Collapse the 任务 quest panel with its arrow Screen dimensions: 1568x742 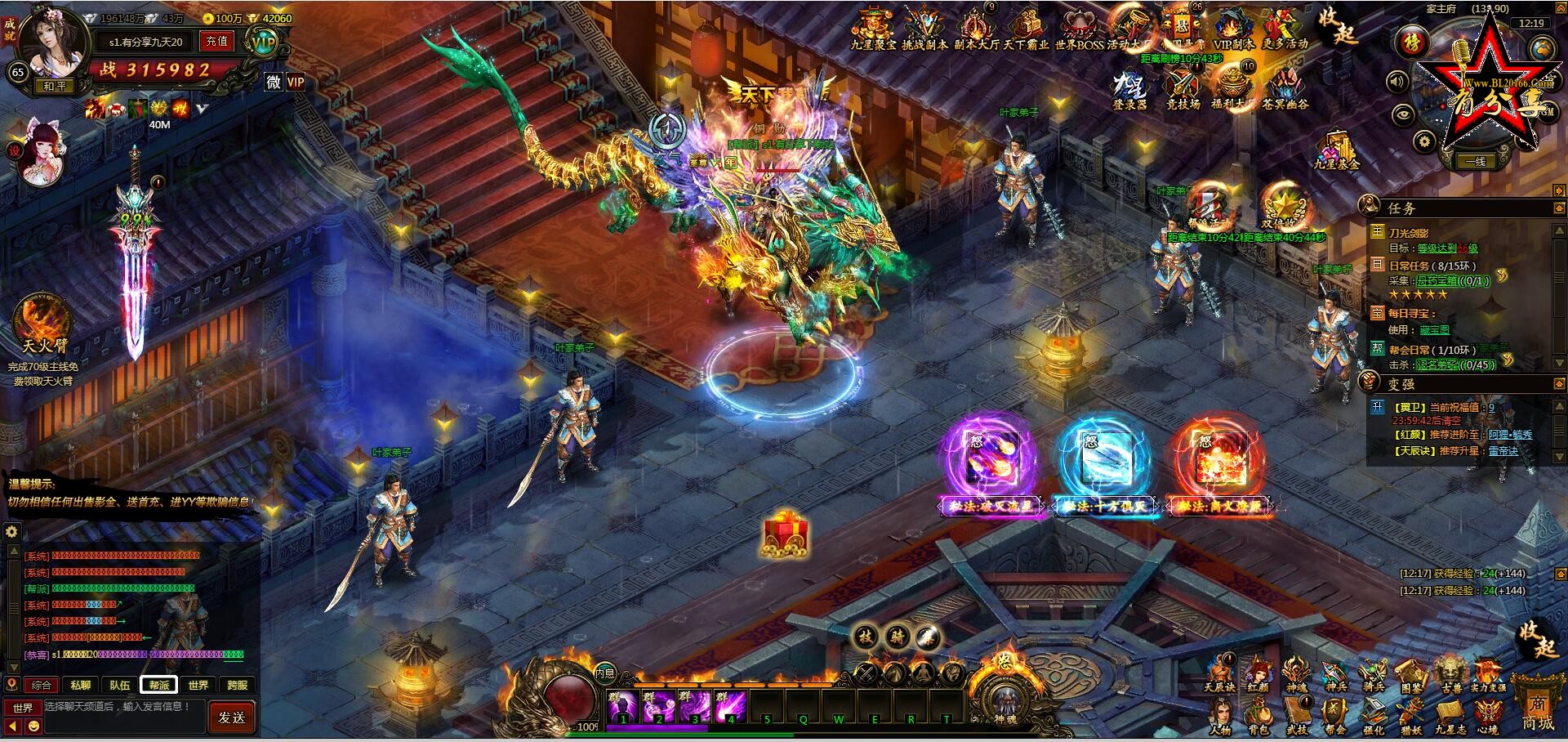tap(1557, 207)
